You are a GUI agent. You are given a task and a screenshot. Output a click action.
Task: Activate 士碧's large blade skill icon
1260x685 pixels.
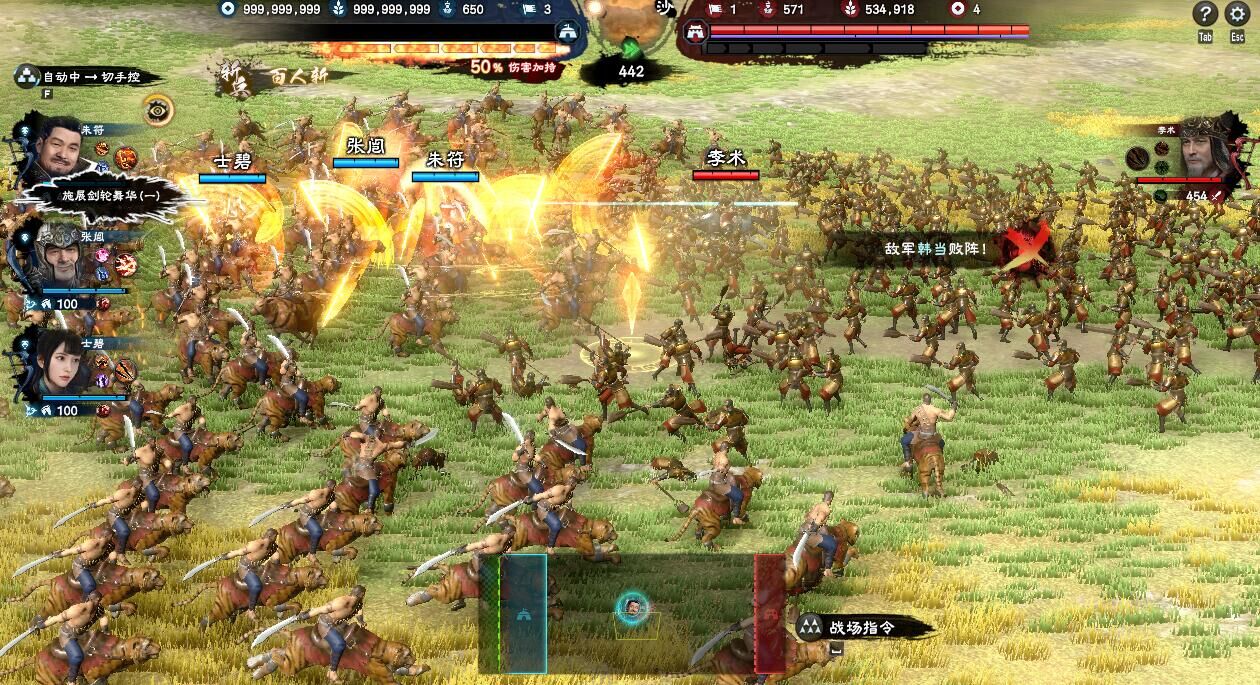click(126, 370)
